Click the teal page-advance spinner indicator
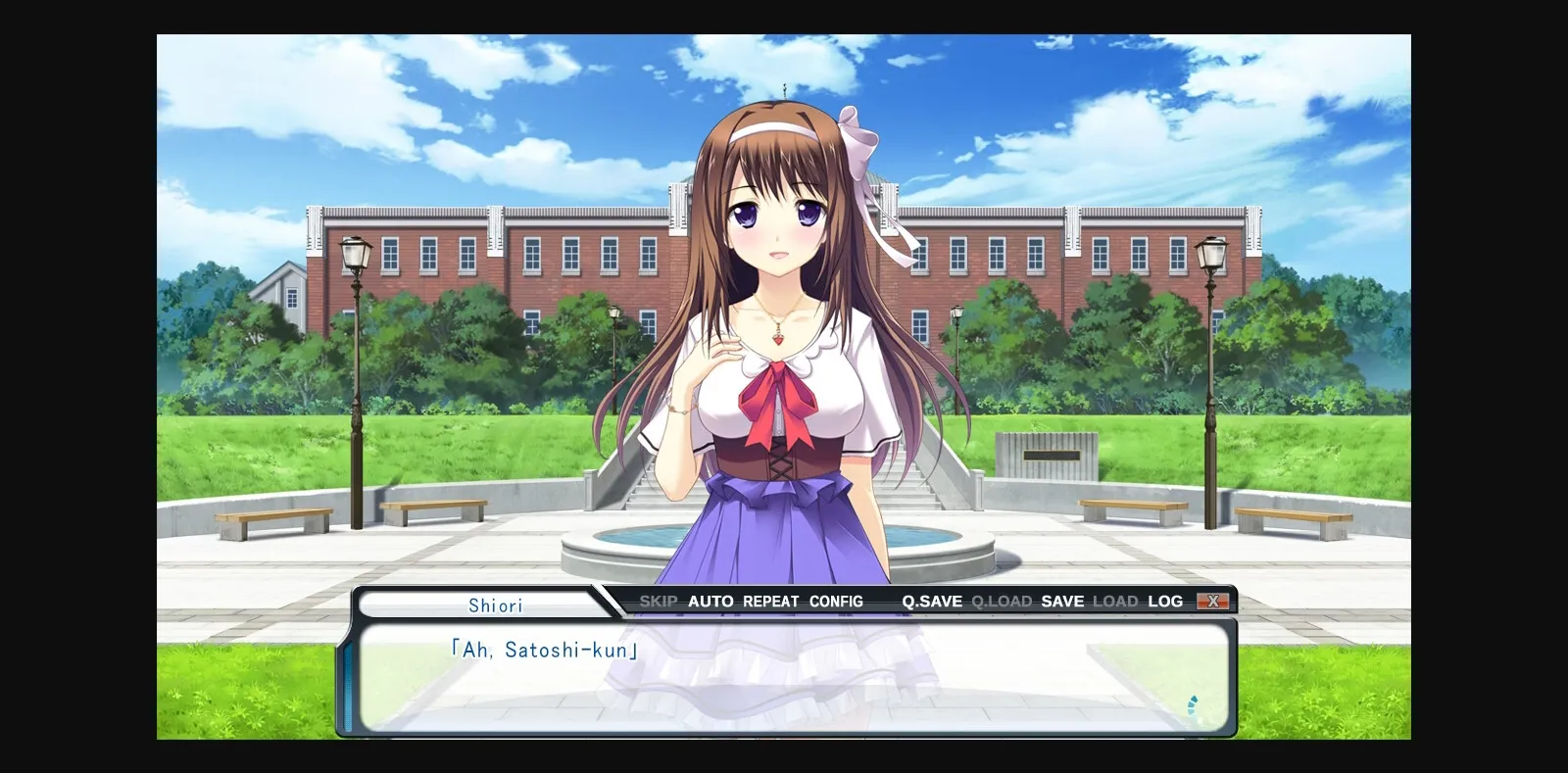The image size is (1568, 773). pyautogui.click(x=1192, y=703)
